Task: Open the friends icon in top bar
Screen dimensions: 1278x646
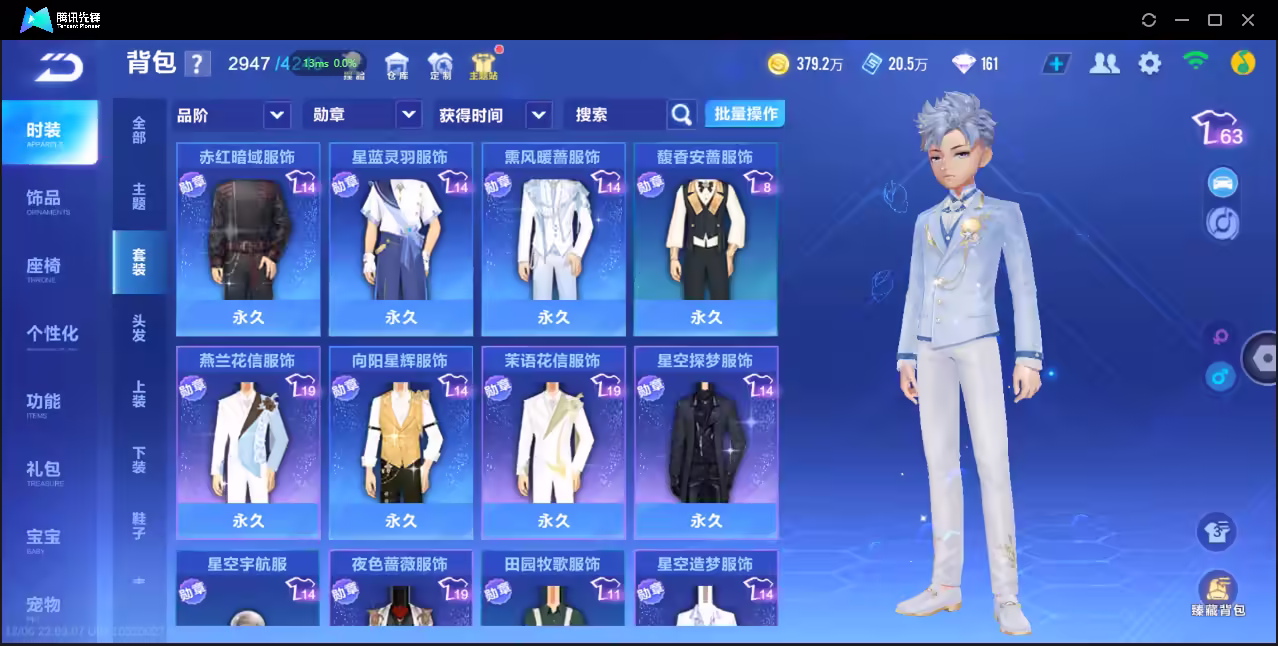Action: 1104,64
